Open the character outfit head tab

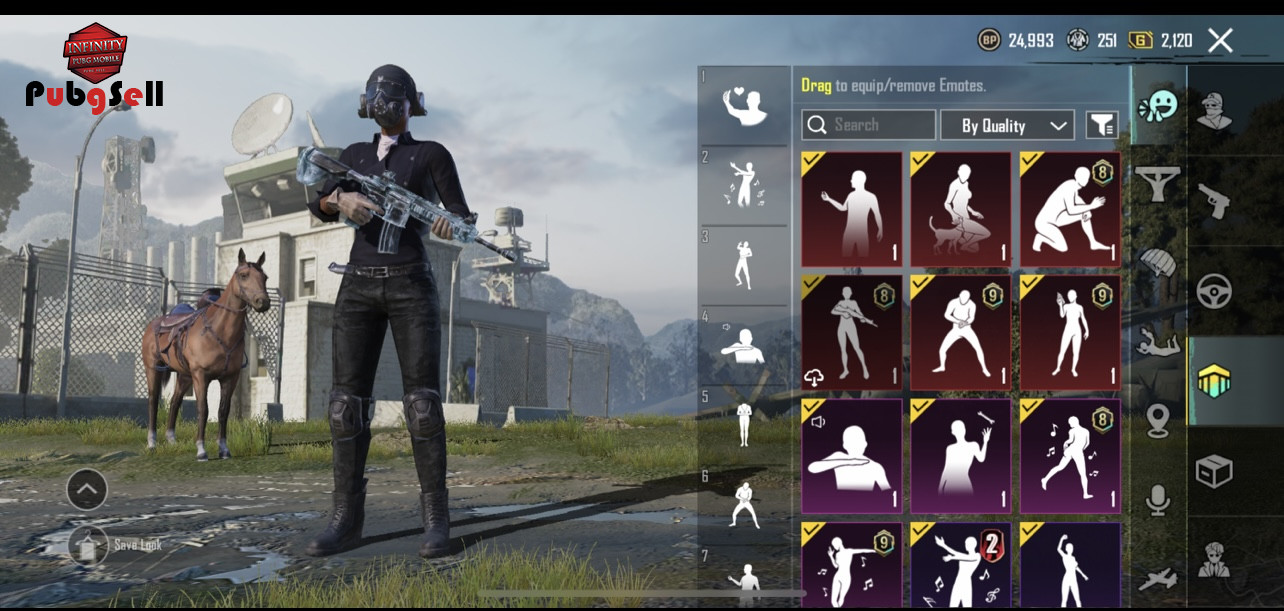tap(1214, 110)
